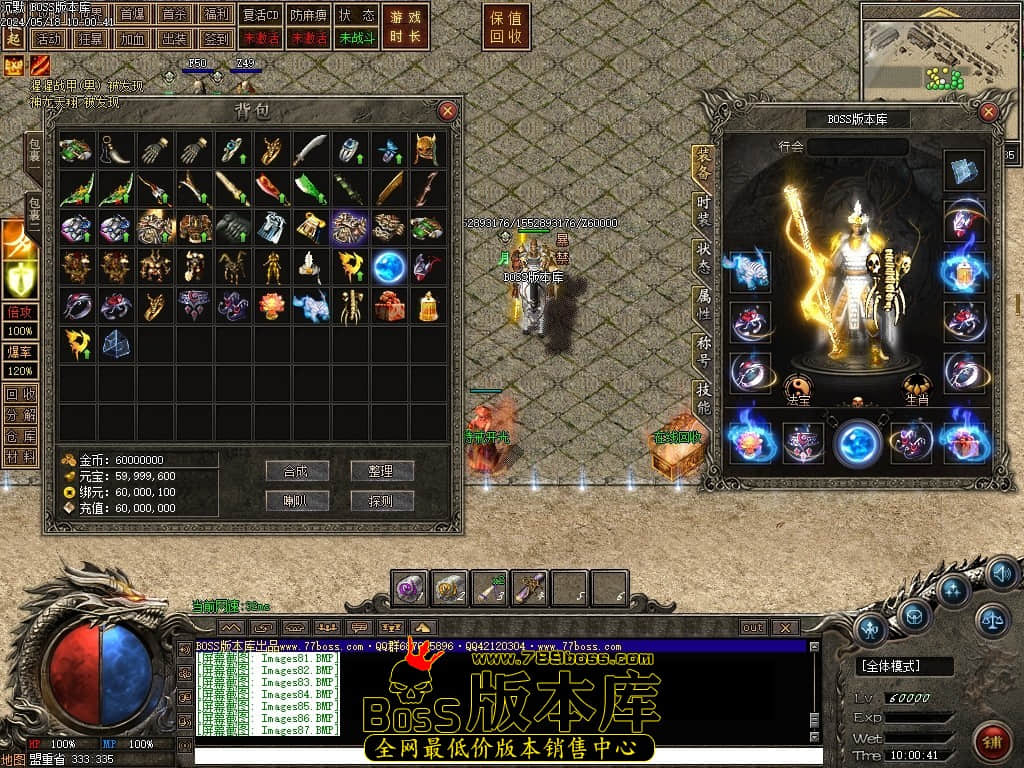Click the 游戏时长 play time button
This screenshot has height=768, width=1024.
tap(405, 27)
